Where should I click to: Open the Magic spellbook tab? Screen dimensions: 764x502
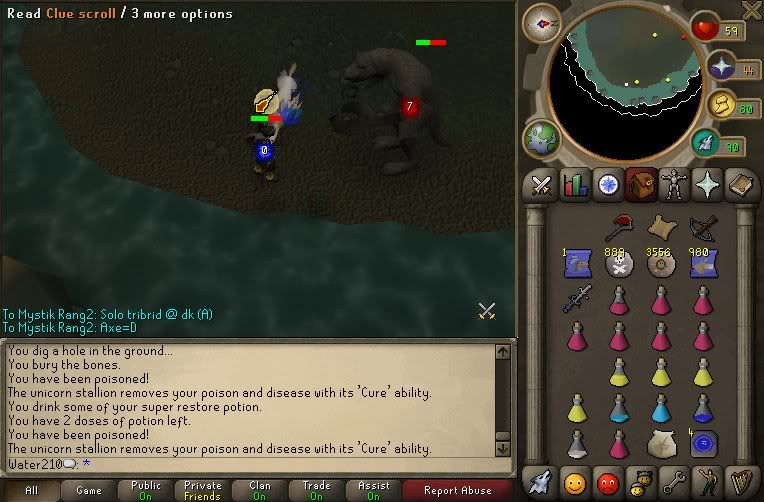pyautogui.click(x=740, y=184)
